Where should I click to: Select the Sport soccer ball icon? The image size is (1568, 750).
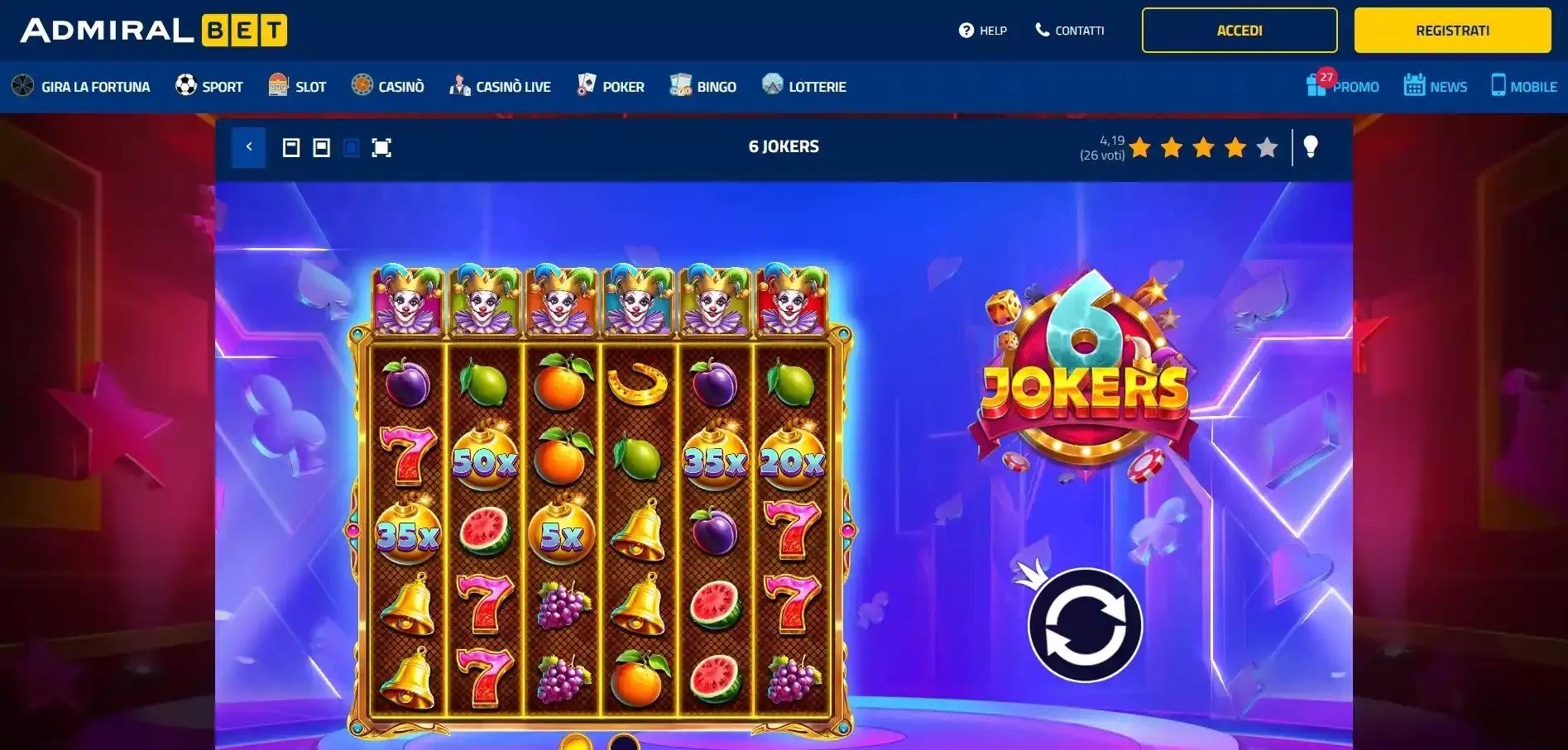[184, 84]
